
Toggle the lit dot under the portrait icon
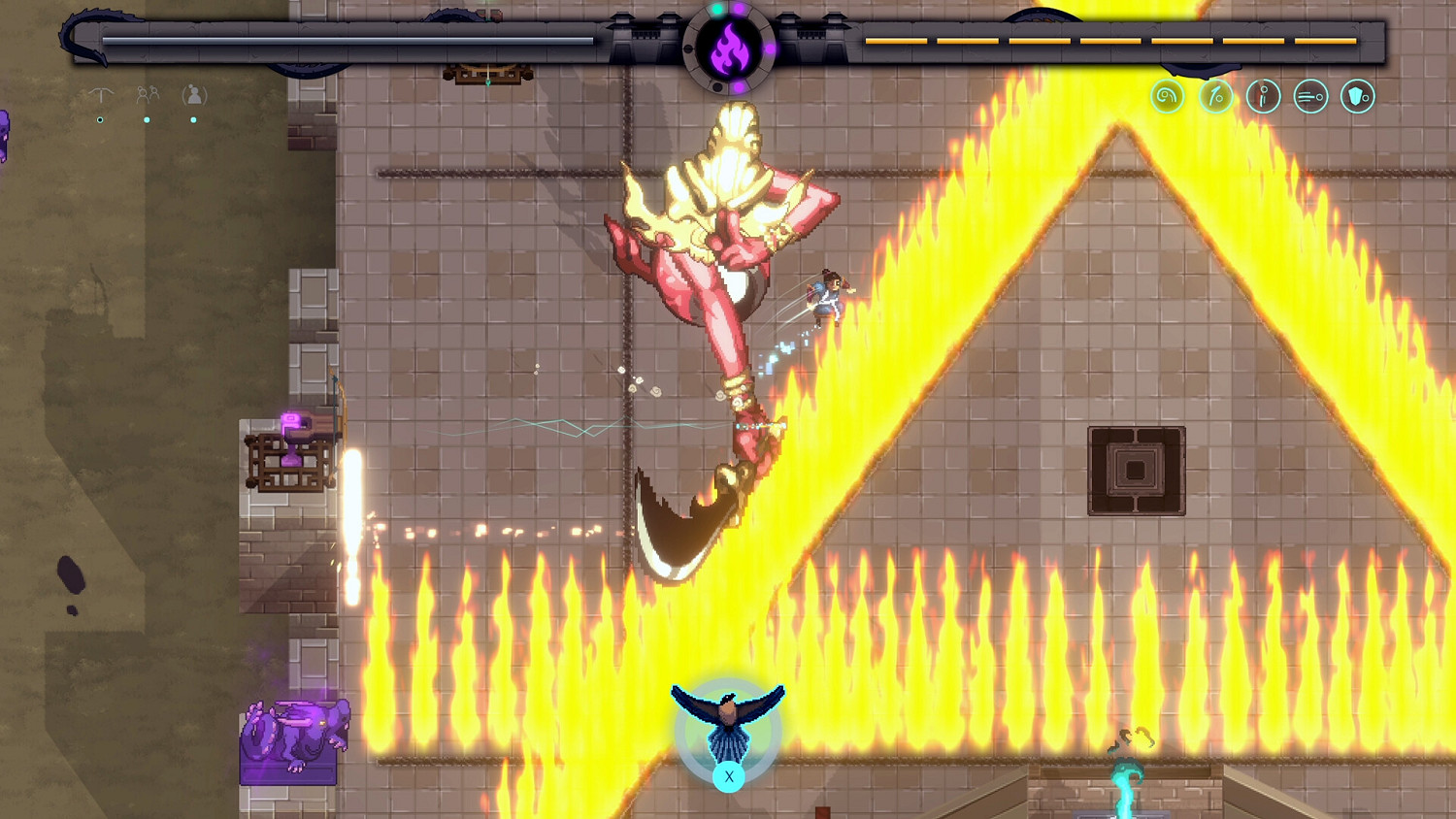(x=193, y=119)
